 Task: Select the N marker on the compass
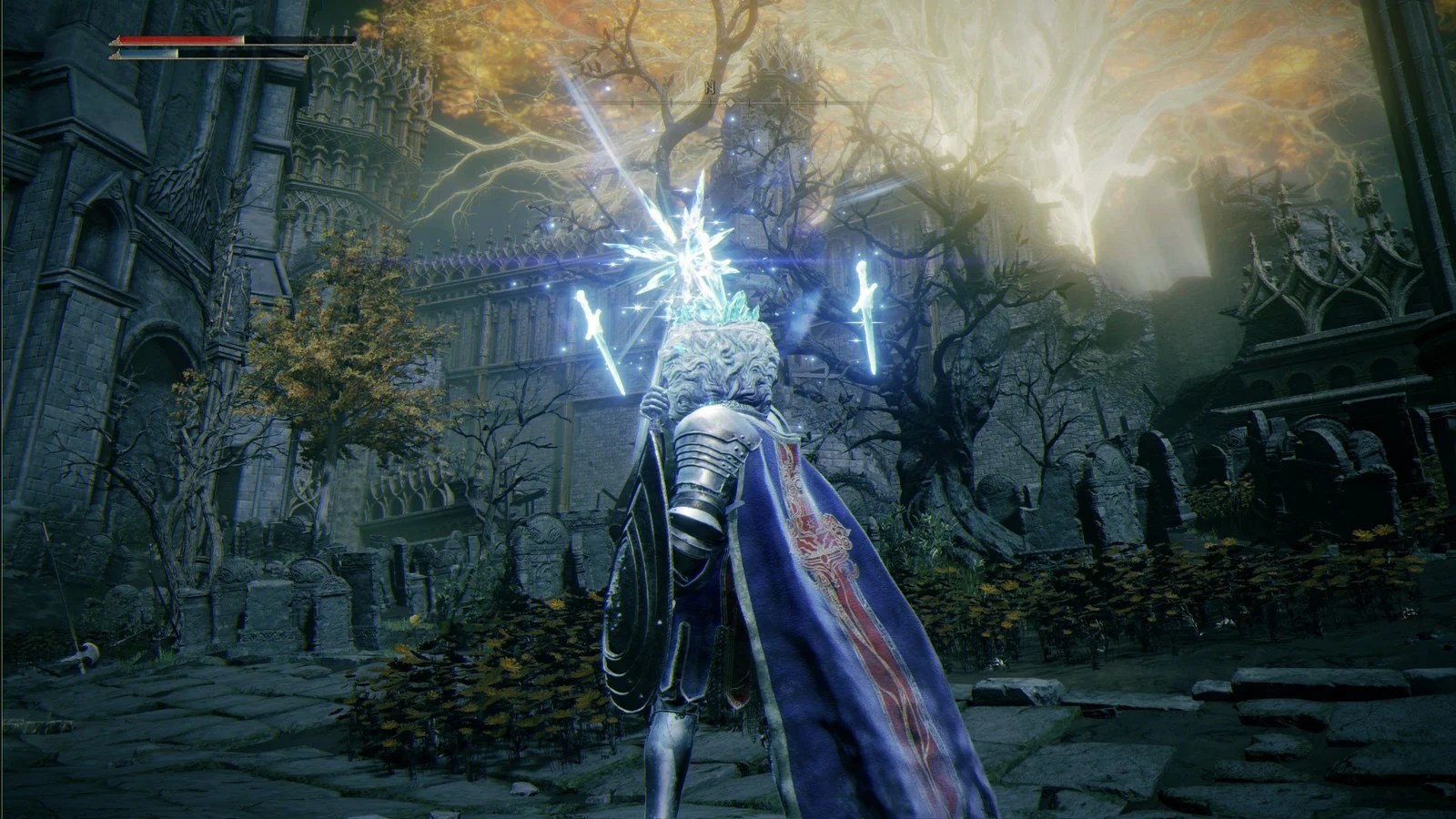click(x=711, y=86)
